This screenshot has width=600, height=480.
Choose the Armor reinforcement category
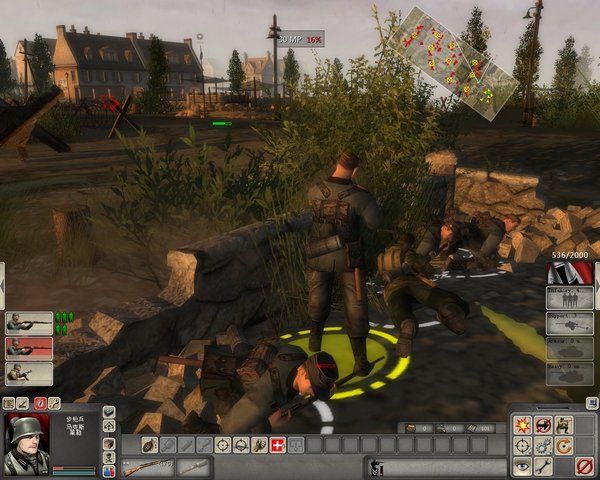(570, 348)
